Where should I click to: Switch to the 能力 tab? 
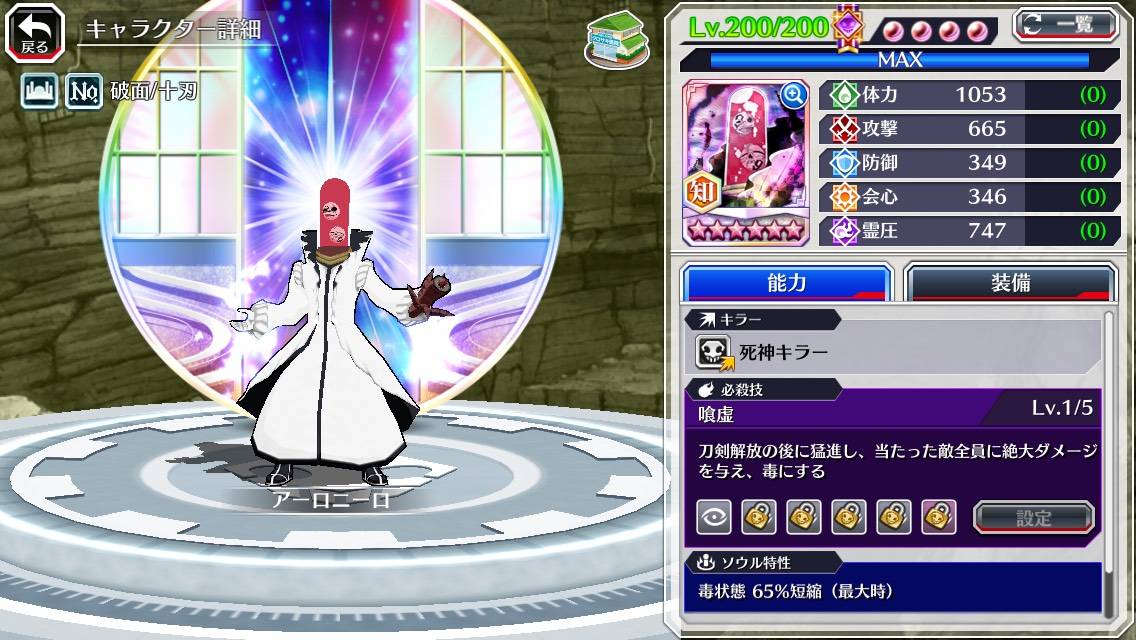(786, 282)
